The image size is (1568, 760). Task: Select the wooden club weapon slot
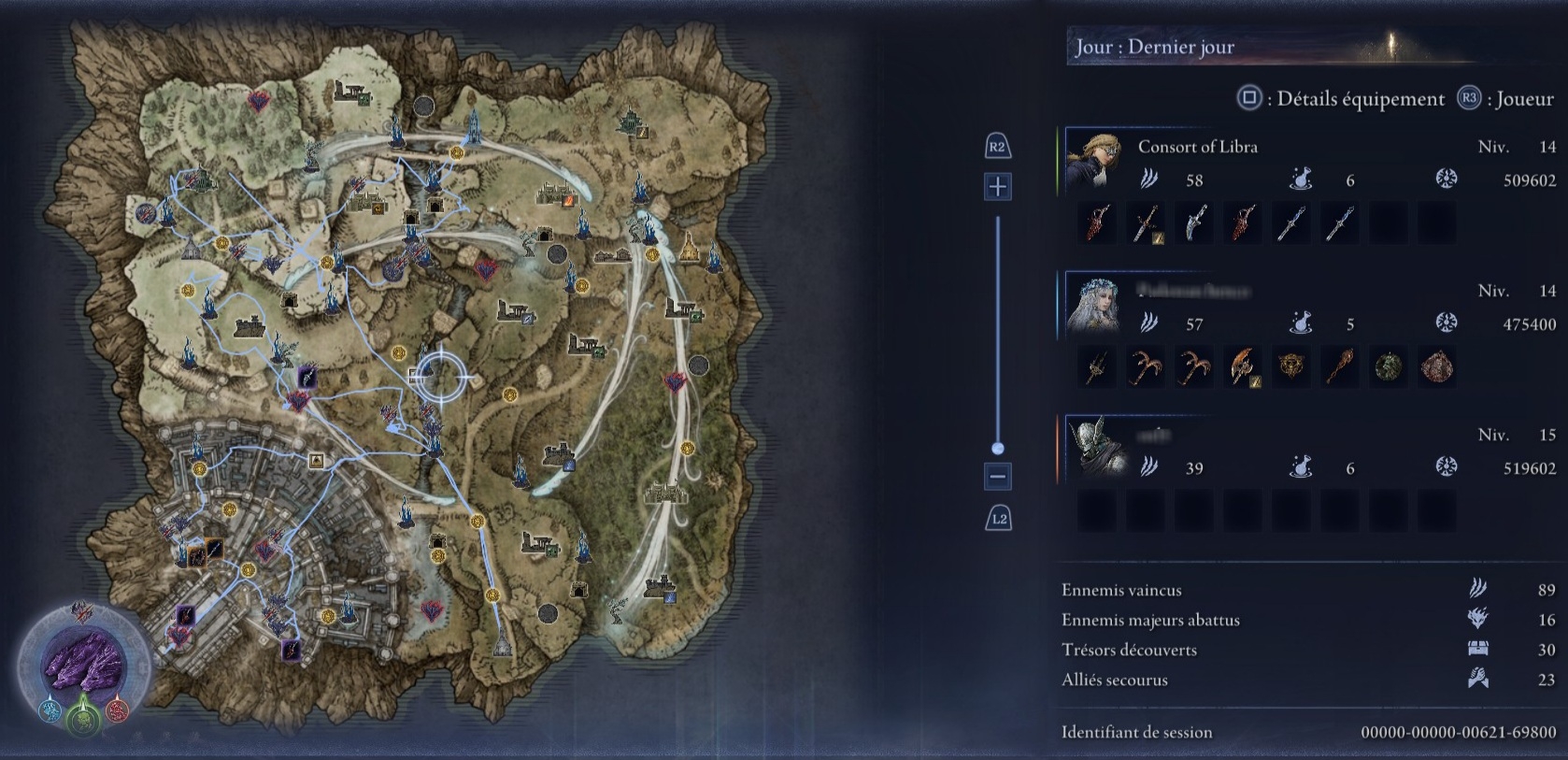(x=1340, y=367)
